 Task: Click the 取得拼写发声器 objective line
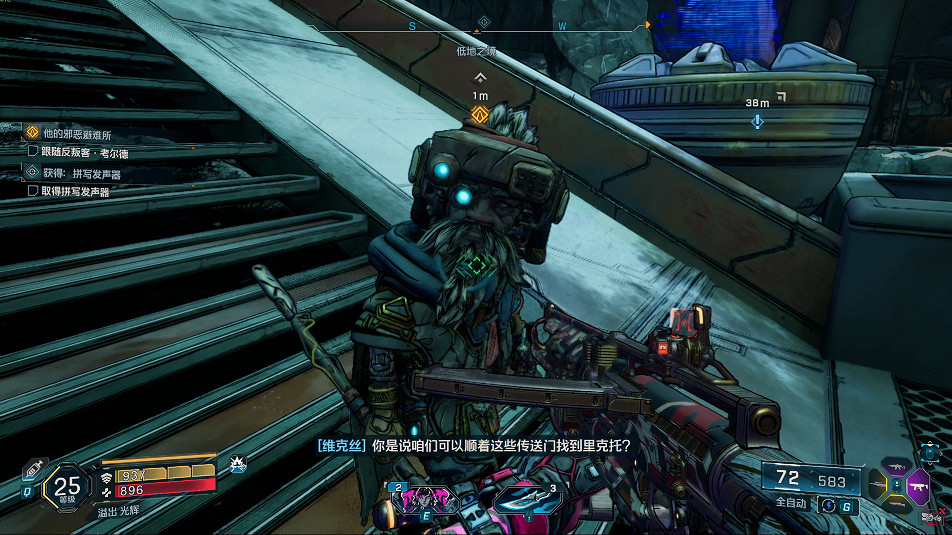click(x=76, y=191)
